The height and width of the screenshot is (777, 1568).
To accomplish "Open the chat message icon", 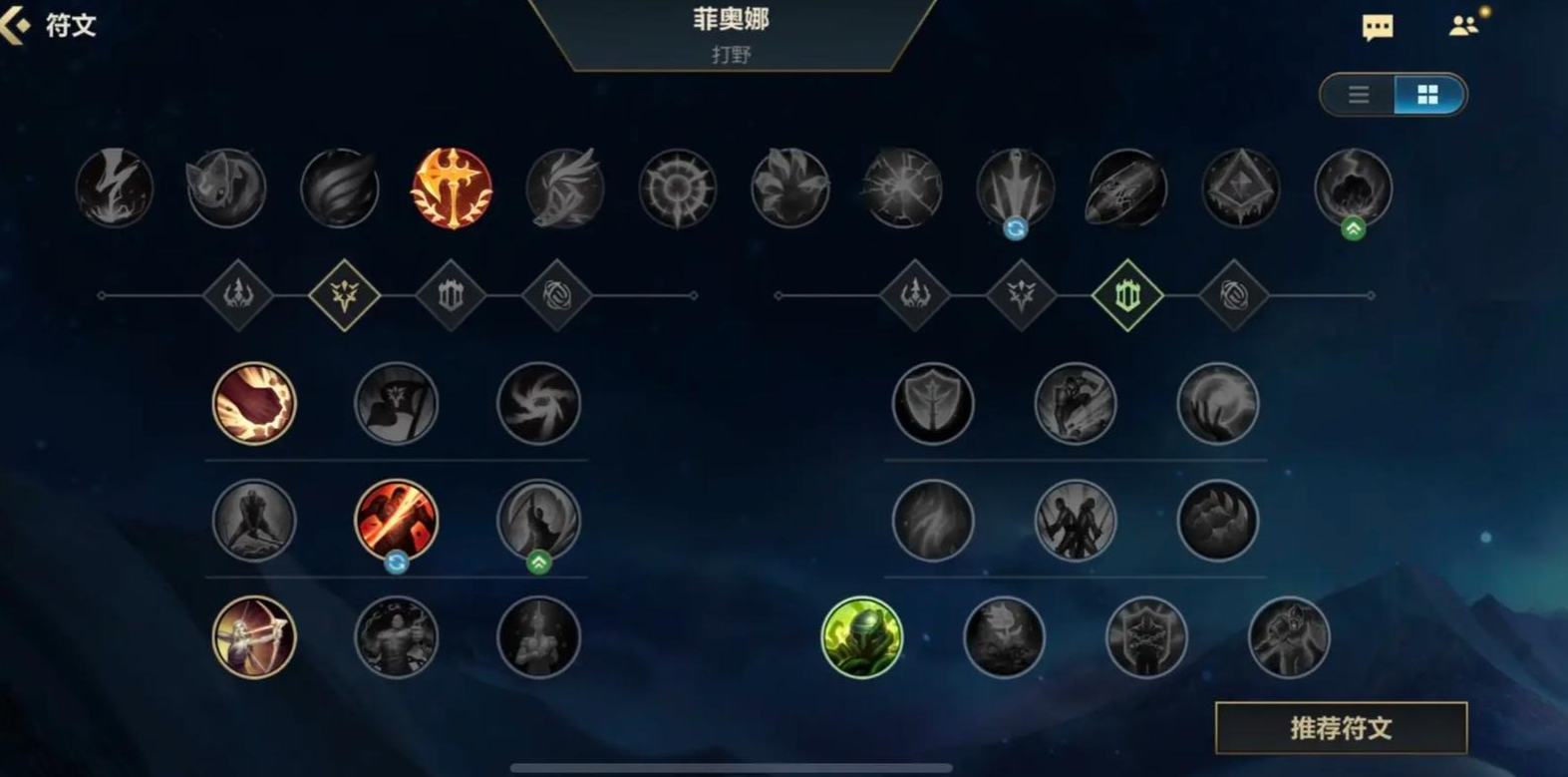I will [1377, 27].
